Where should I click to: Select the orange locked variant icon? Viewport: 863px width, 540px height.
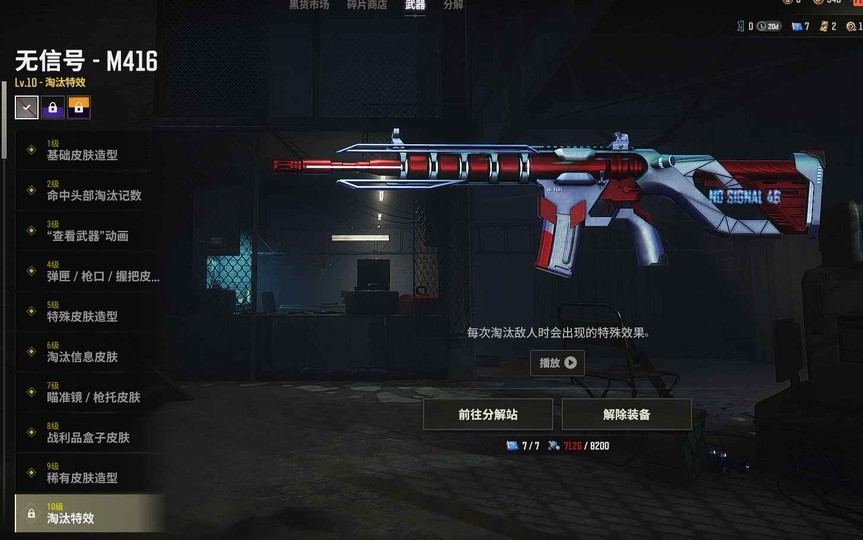tap(78, 107)
